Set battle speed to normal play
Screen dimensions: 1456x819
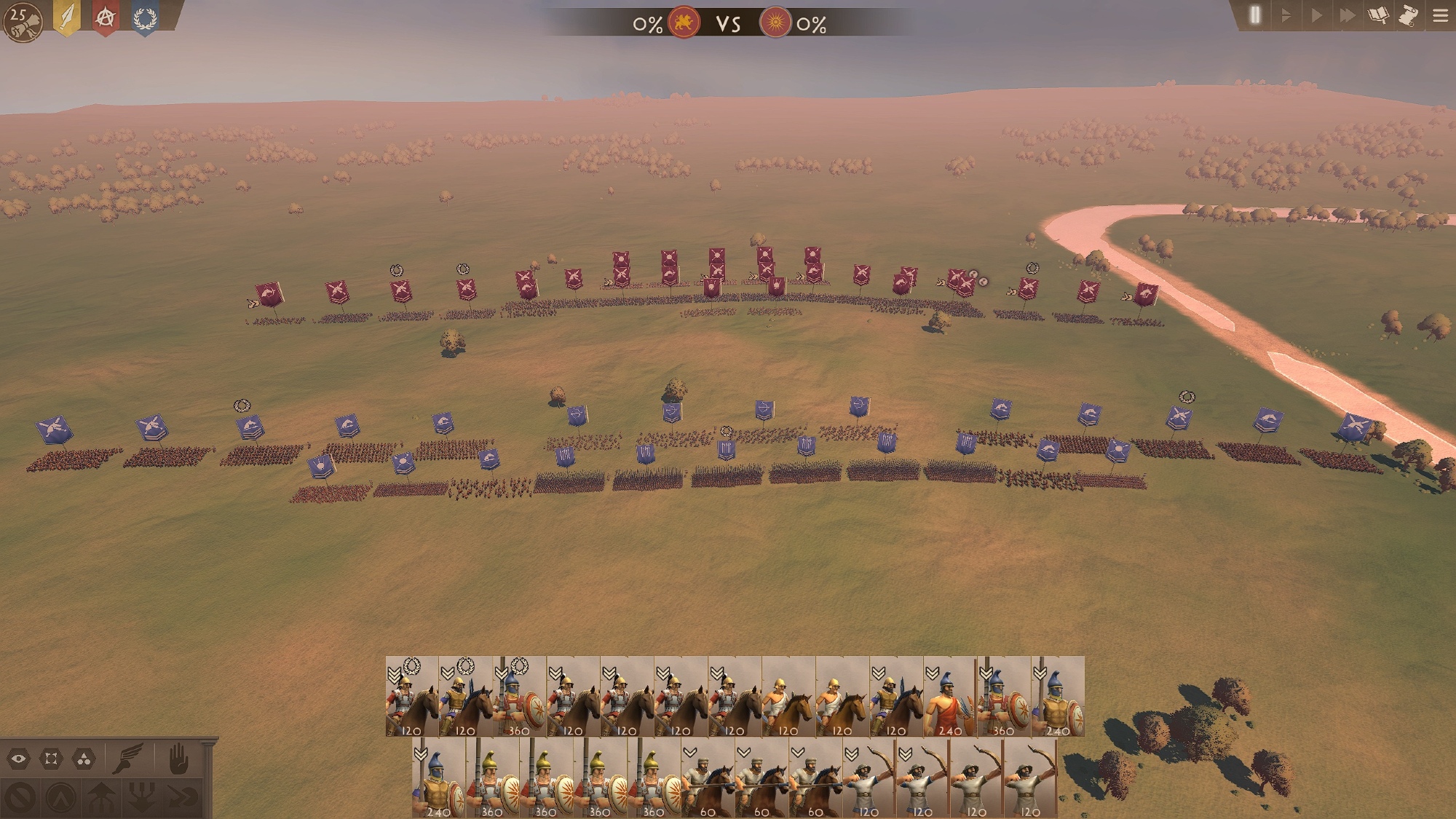point(1316,15)
